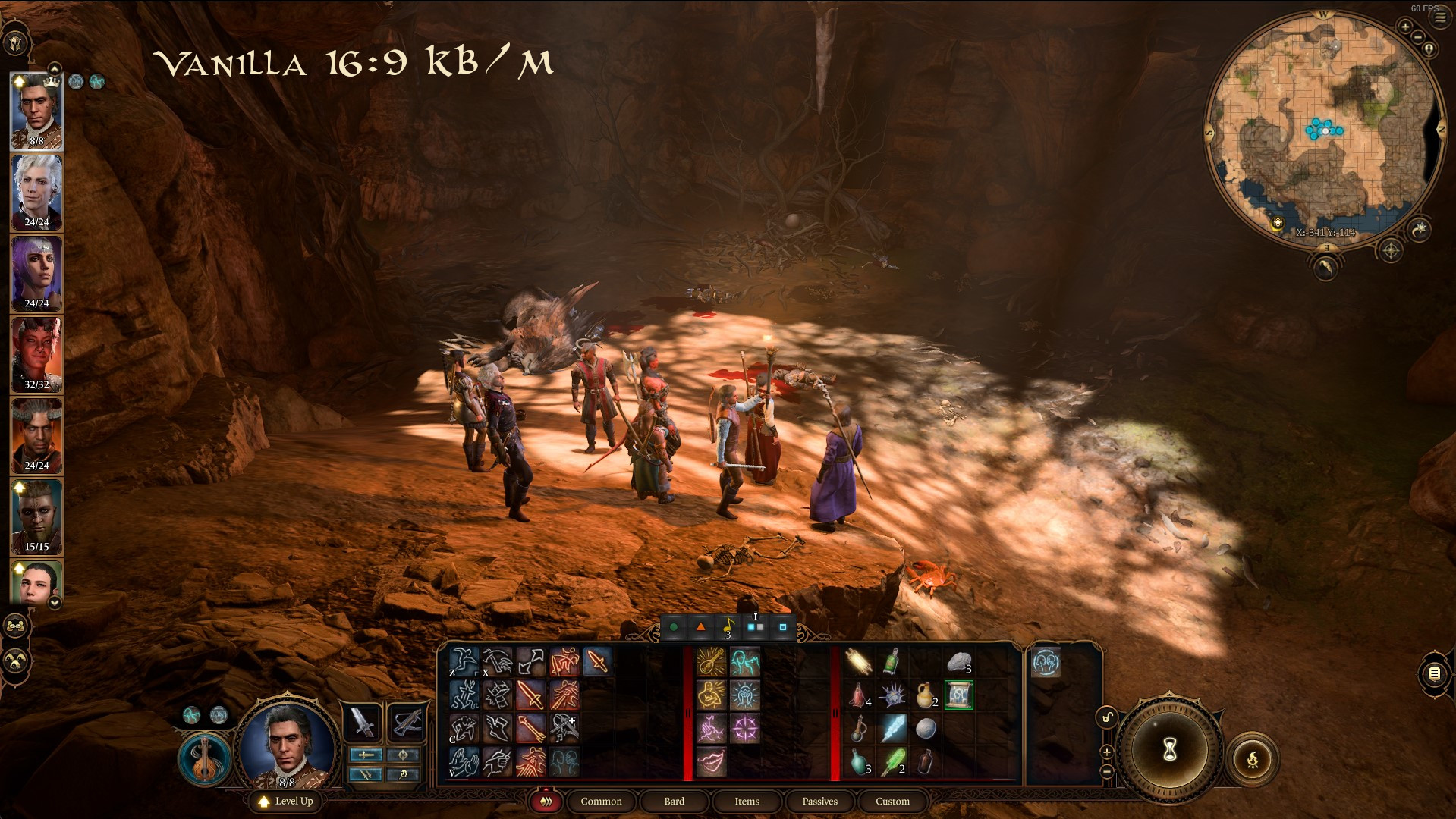Viewport: 1456px width, 819px height.
Task: Click the Bardic Inspiration lute icon
Action: point(710,662)
